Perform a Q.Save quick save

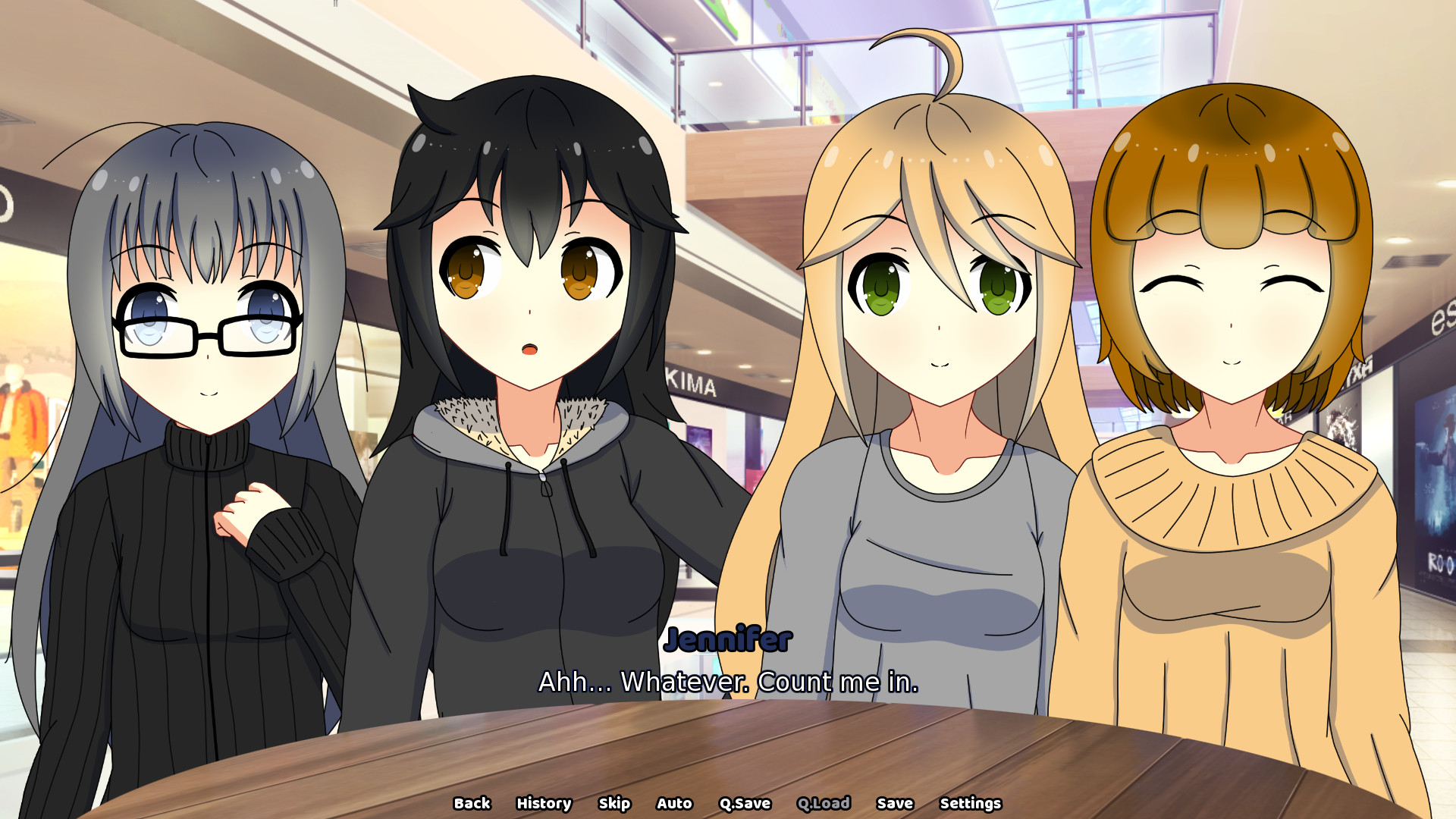coord(744,803)
